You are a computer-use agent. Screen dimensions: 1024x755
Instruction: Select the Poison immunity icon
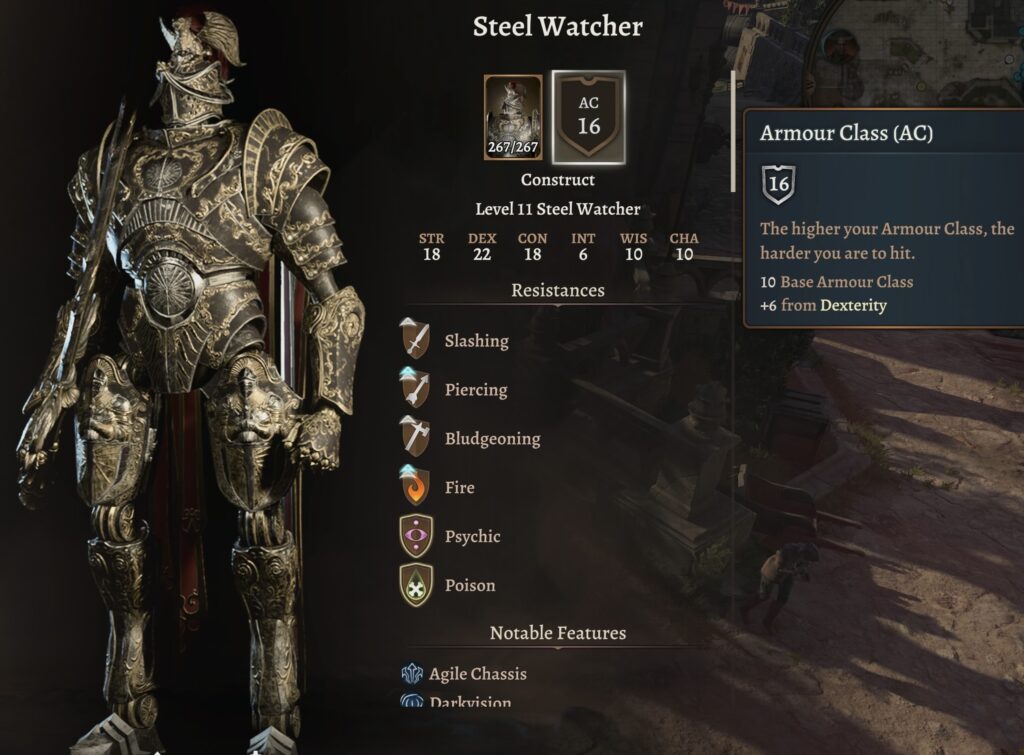[x=416, y=585]
